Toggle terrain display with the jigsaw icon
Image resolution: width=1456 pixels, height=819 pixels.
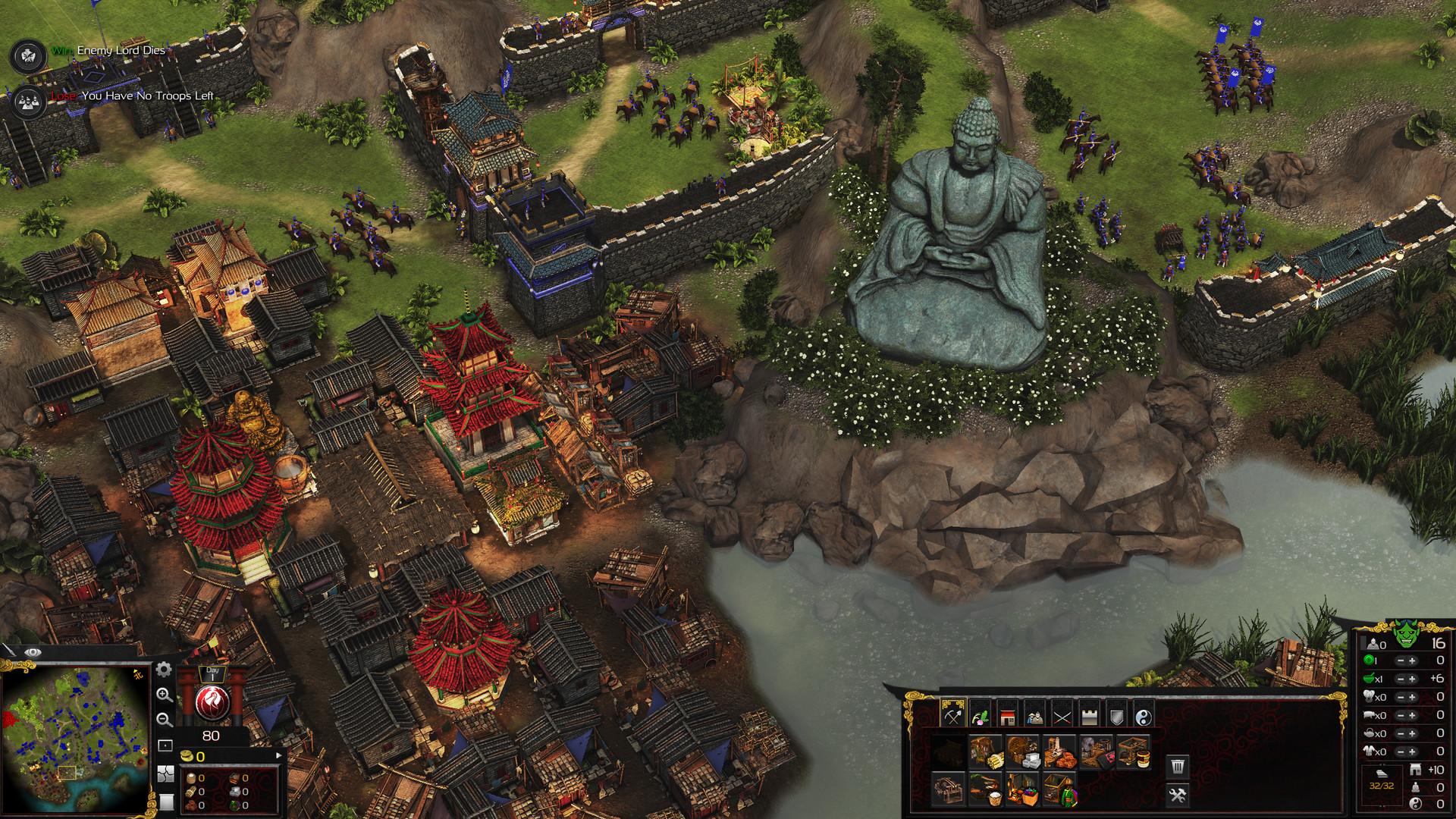coord(165,774)
